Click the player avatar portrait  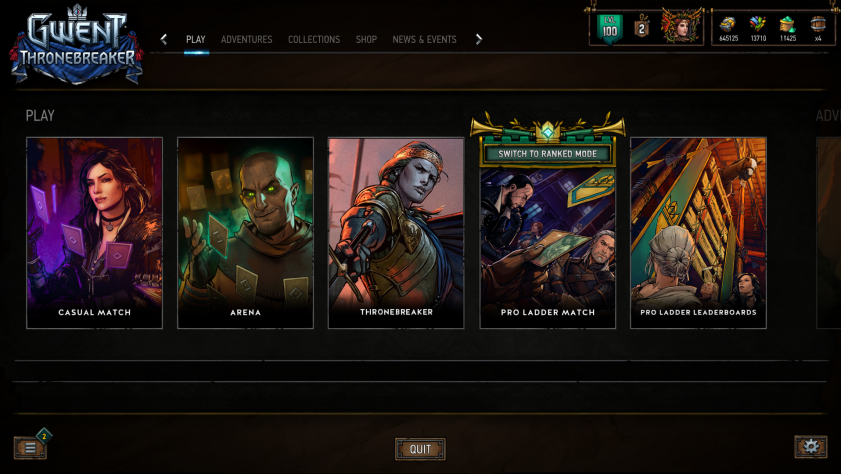pyautogui.click(x=684, y=27)
